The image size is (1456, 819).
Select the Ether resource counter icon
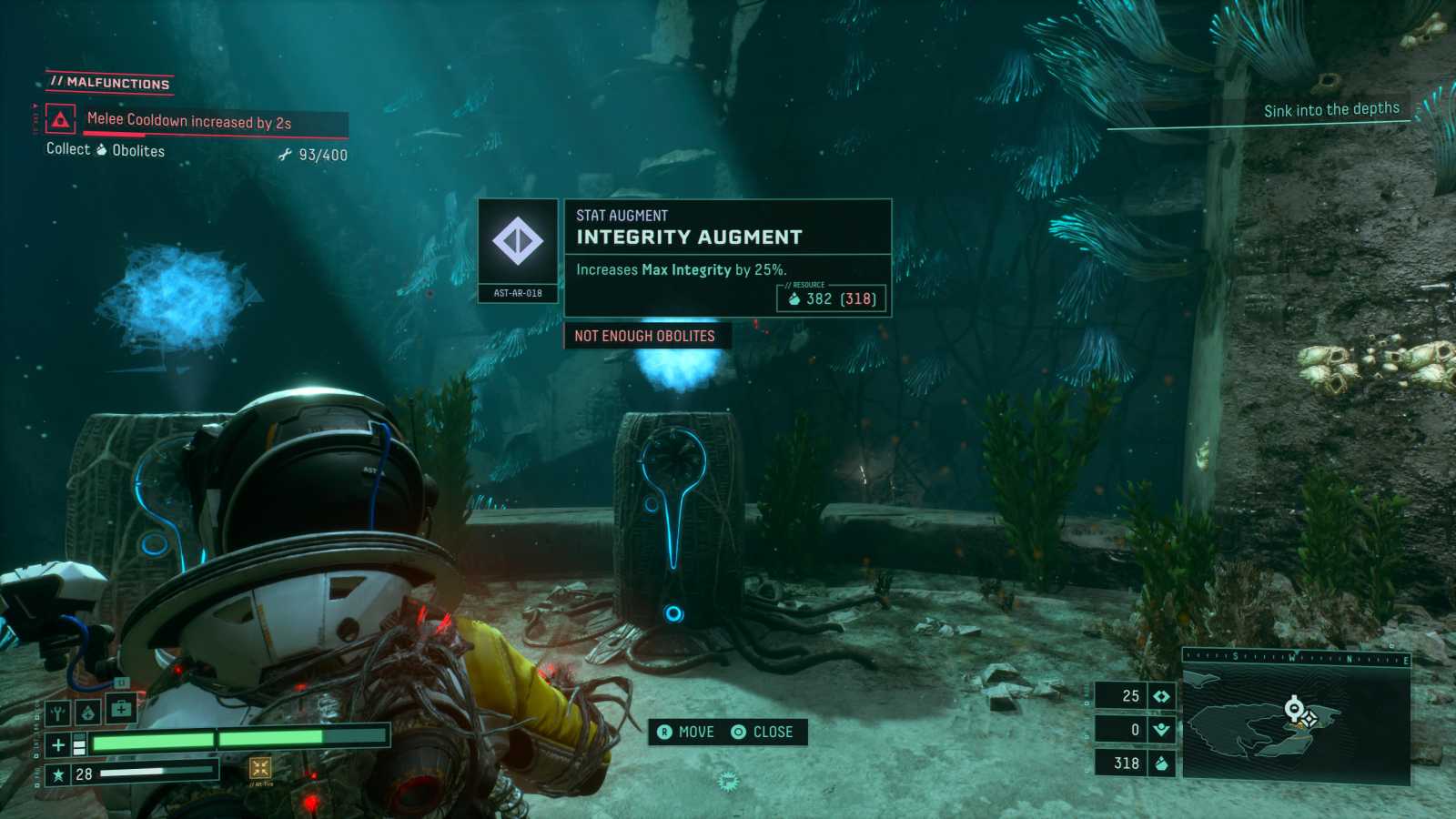1161,730
